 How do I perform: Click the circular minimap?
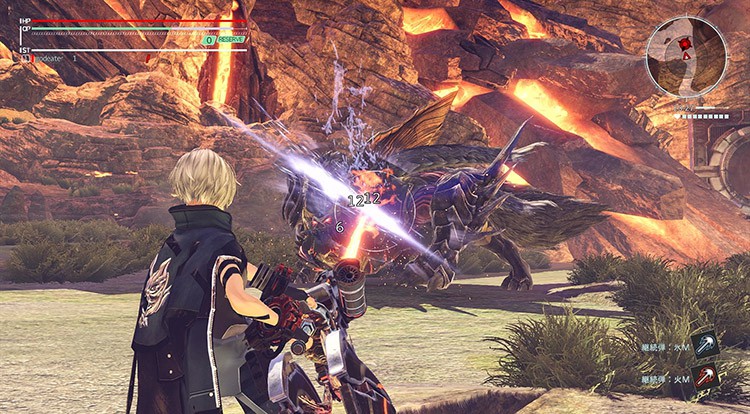pos(686,57)
